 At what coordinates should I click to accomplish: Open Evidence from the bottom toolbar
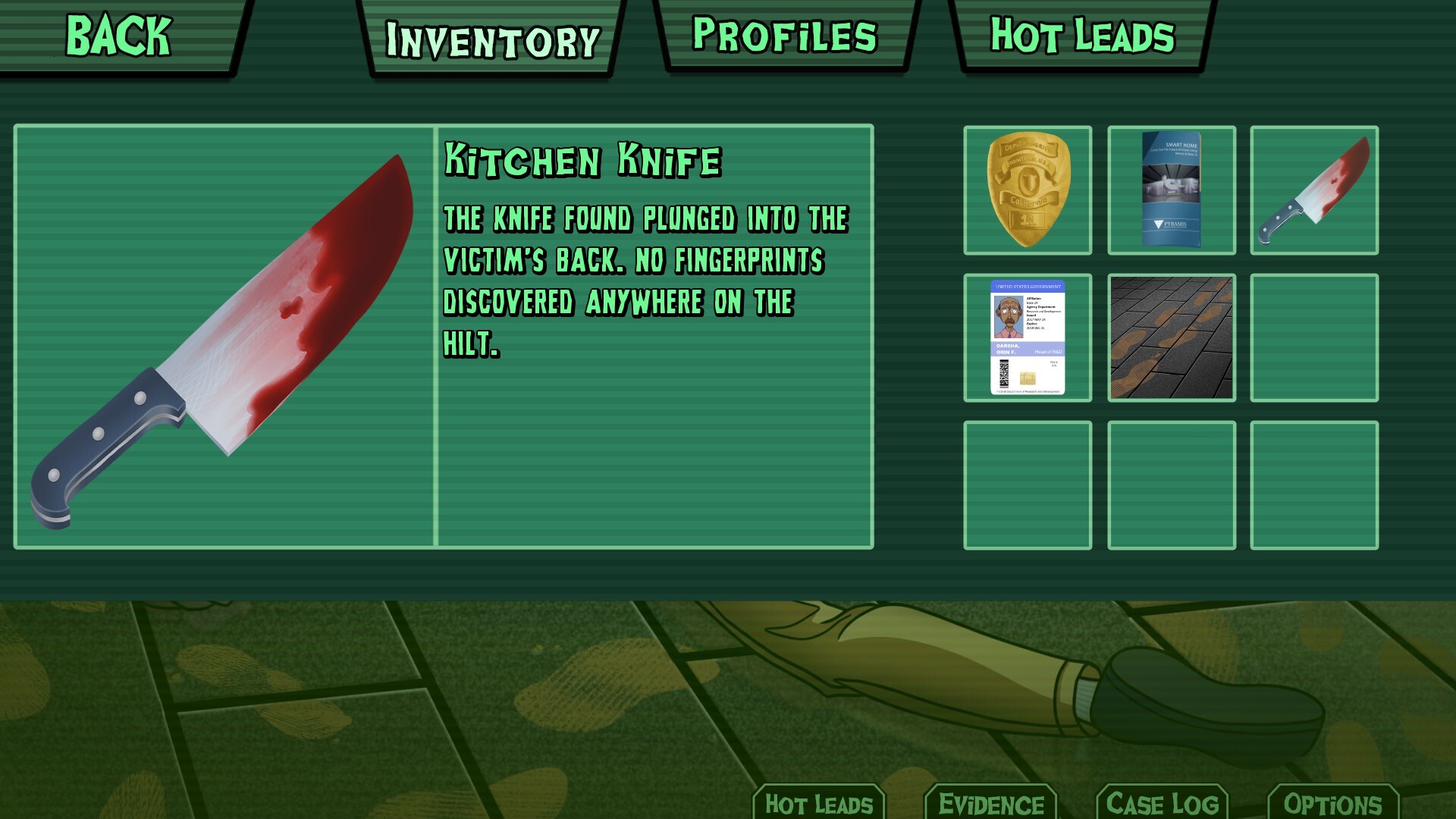[x=992, y=804]
